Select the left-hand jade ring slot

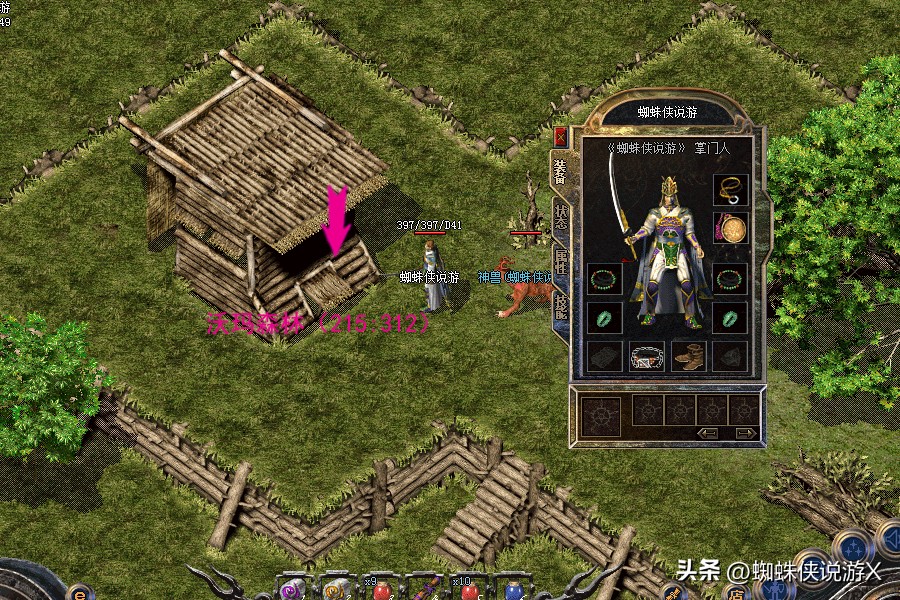pos(604,318)
